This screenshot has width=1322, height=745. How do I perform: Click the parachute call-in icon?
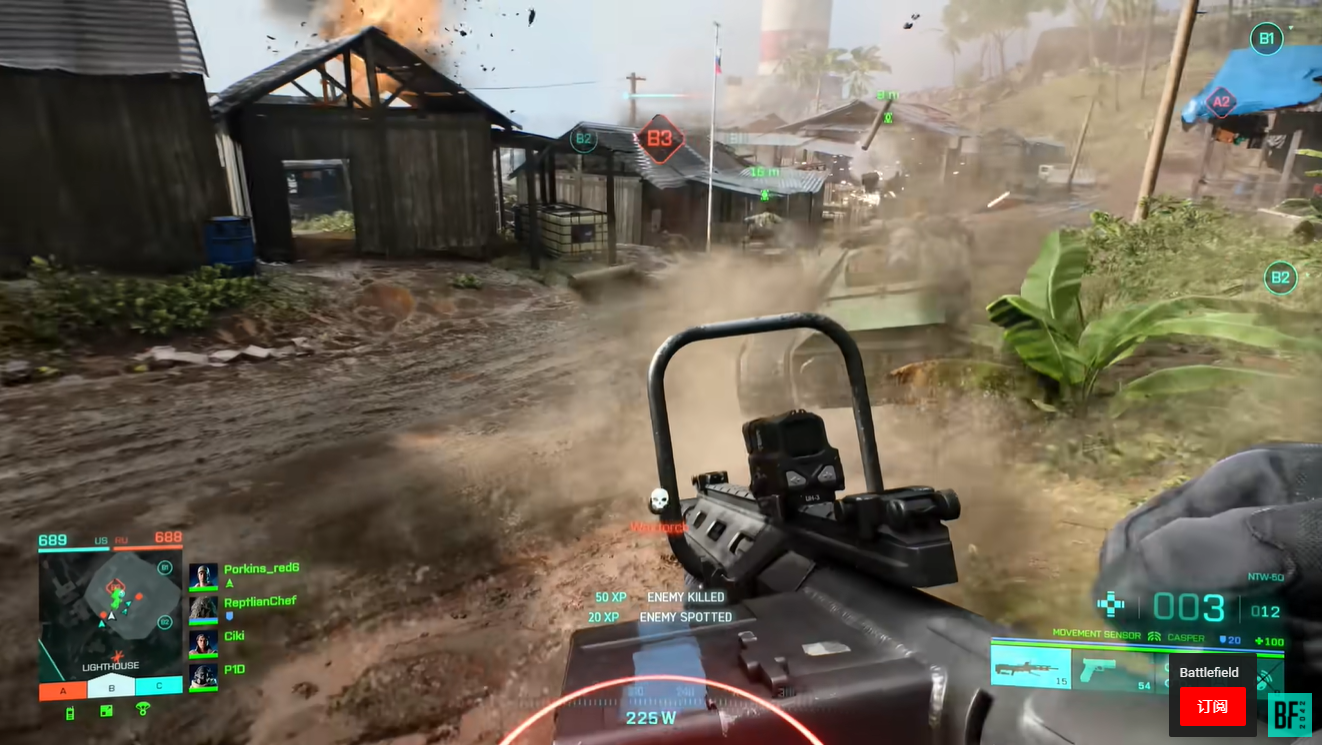click(142, 710)
